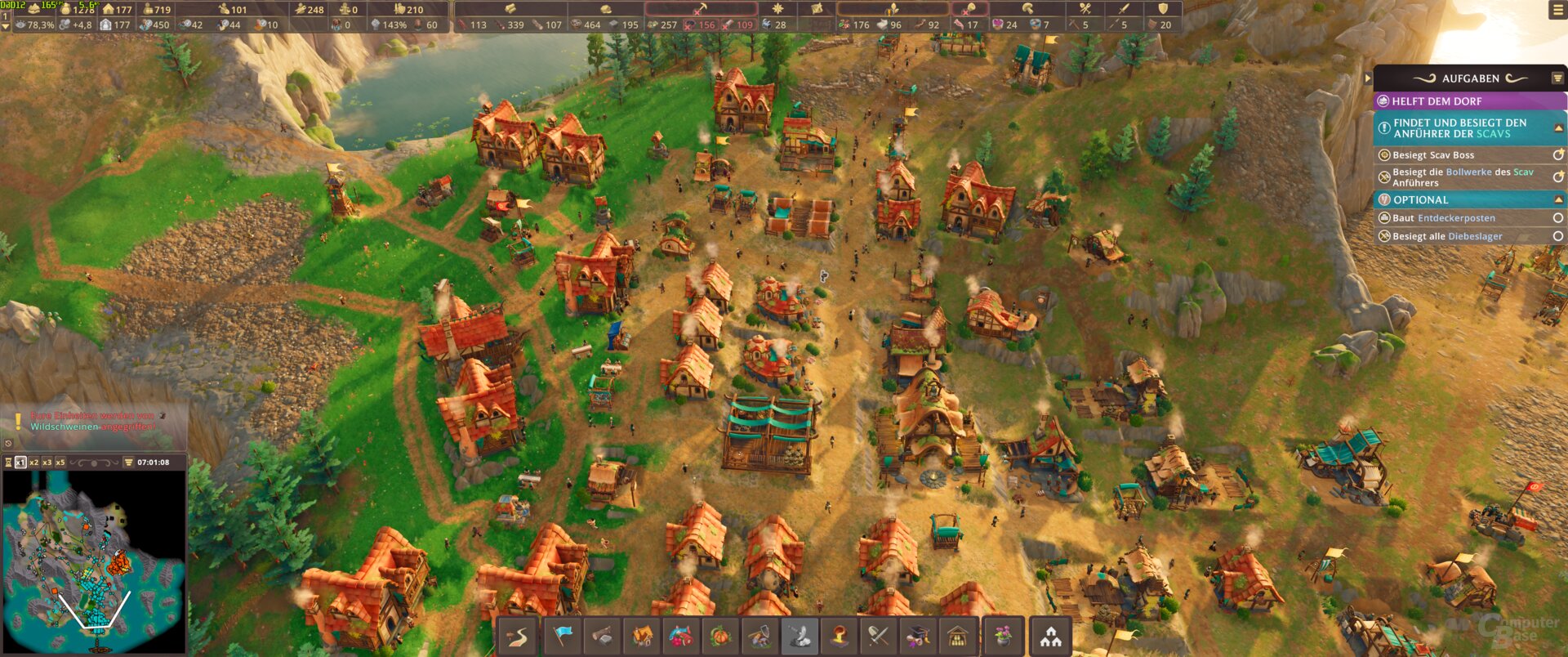1568x657 pixels.
Task: Open the fish and meat food category
Action: (x=681, y=636)
